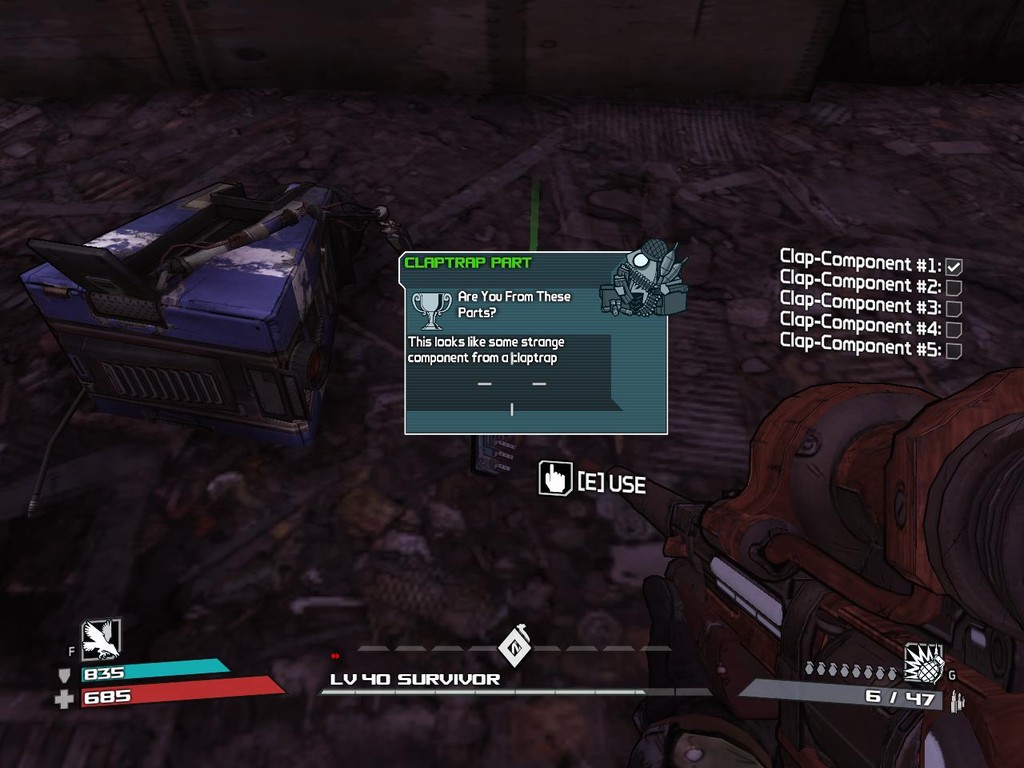Click the Clap-Component #3 objective checkbox
The height and width of the screenshot is (768, 1024).
coord(954,309)
